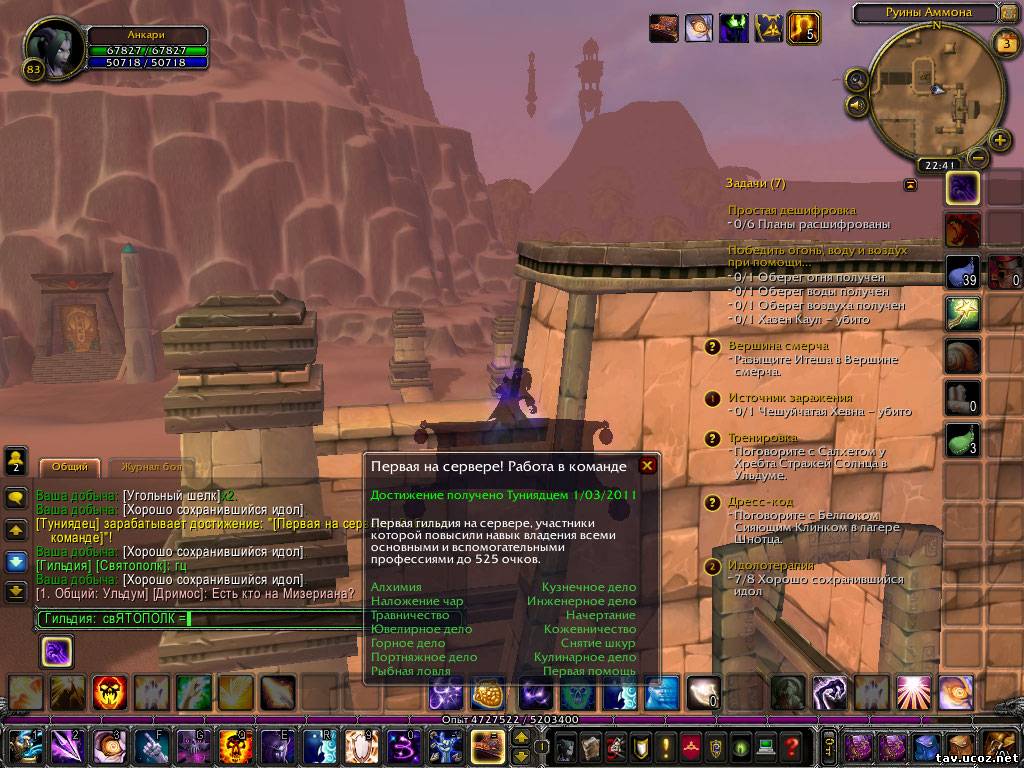Click the buff icon with 5 stacks
Image resolution: width=1024 pixels, height=768 pixels.
point(803,27)
